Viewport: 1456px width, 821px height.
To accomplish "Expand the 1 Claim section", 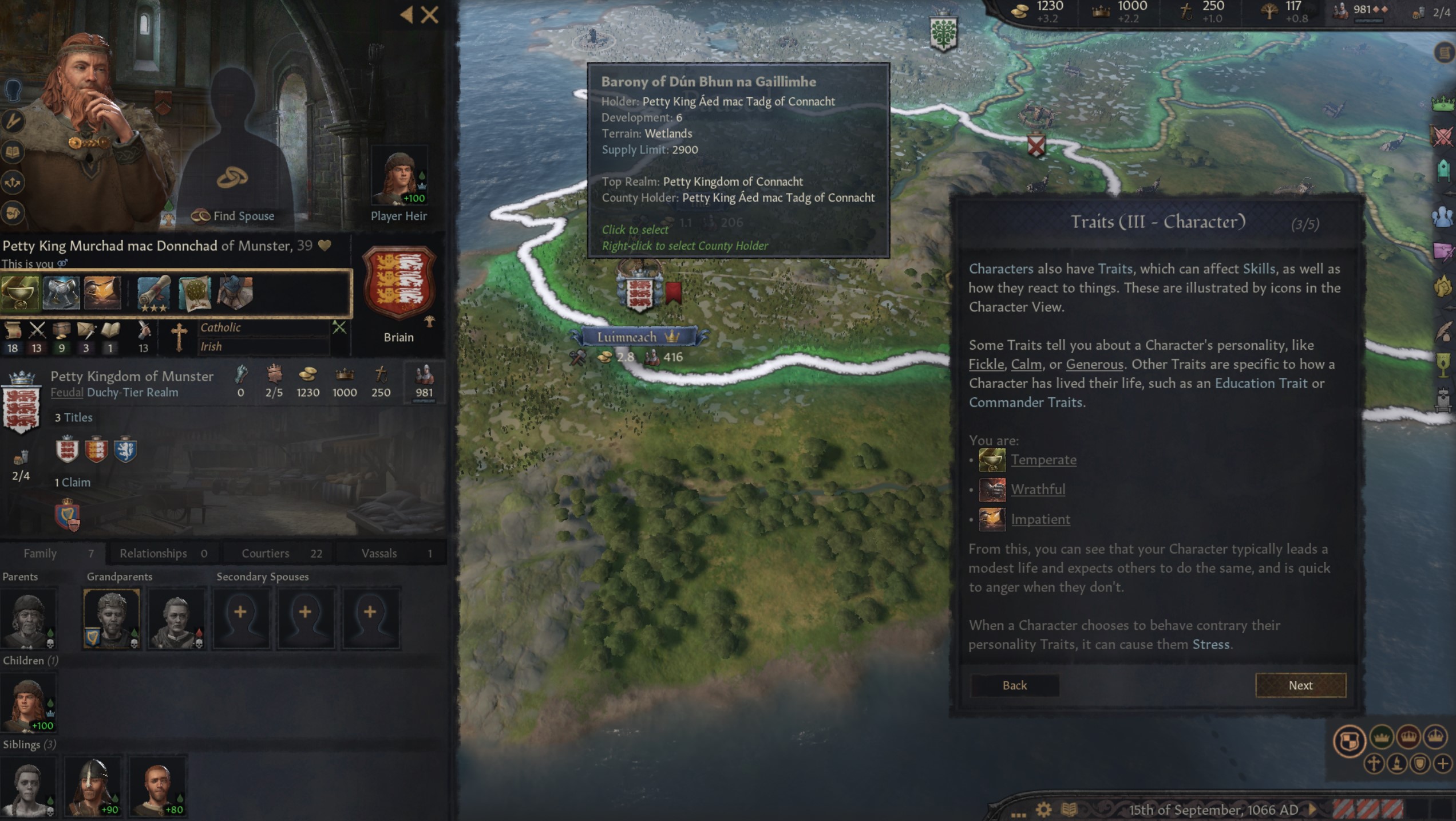I will coord(73,482).
